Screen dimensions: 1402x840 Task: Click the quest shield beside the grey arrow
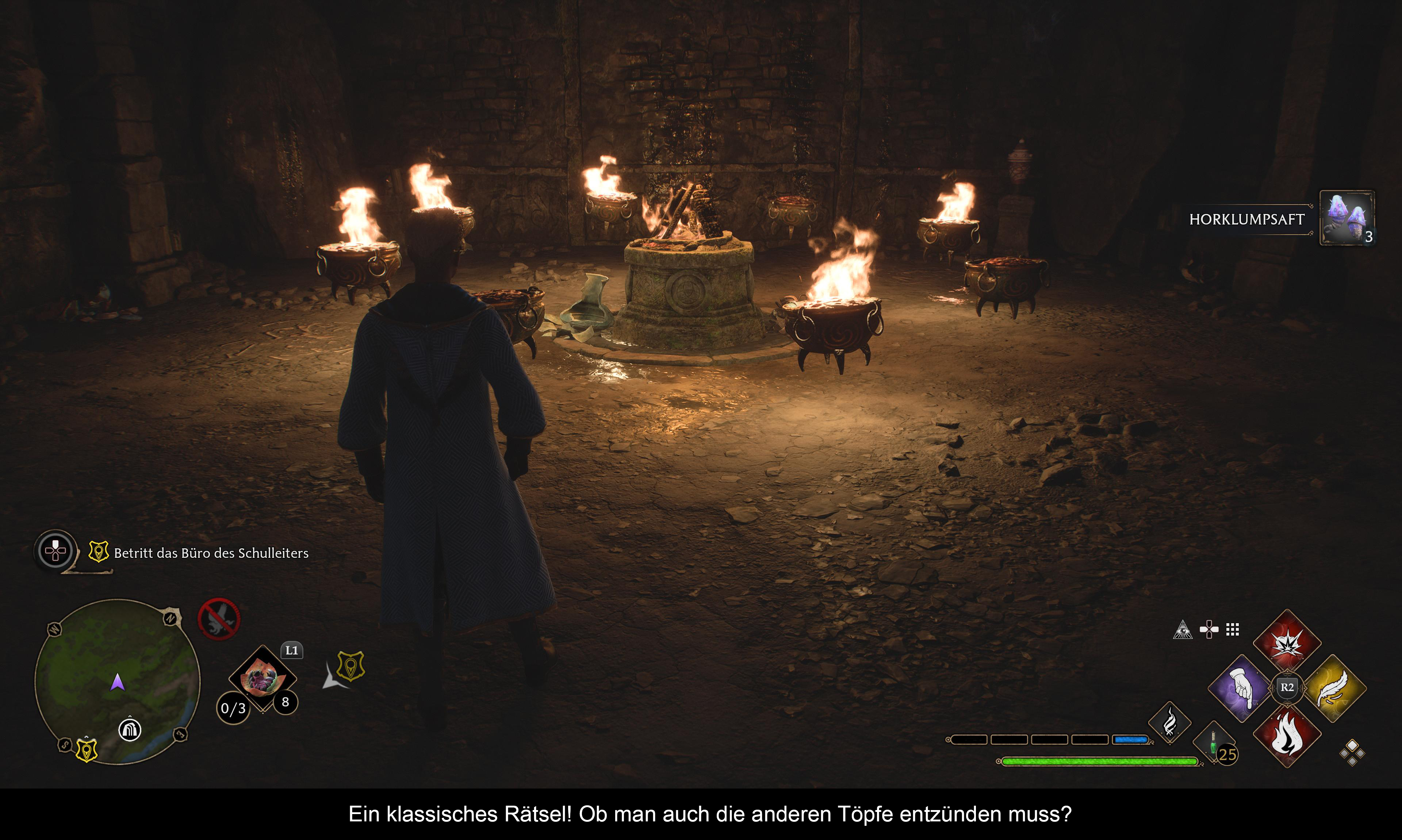coord(350,666)
